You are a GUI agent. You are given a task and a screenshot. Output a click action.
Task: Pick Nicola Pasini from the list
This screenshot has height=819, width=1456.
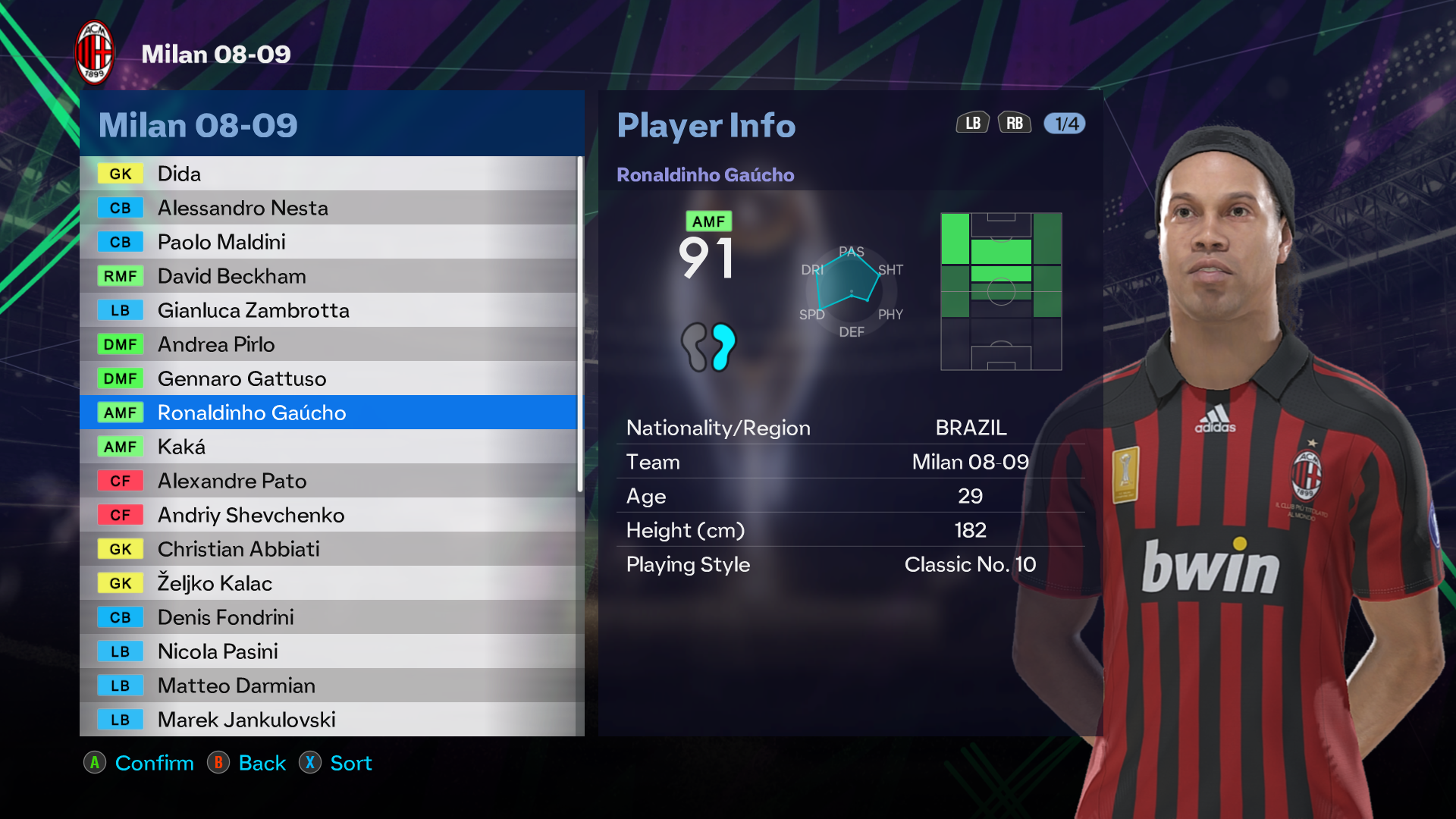[x=328, y=651]
